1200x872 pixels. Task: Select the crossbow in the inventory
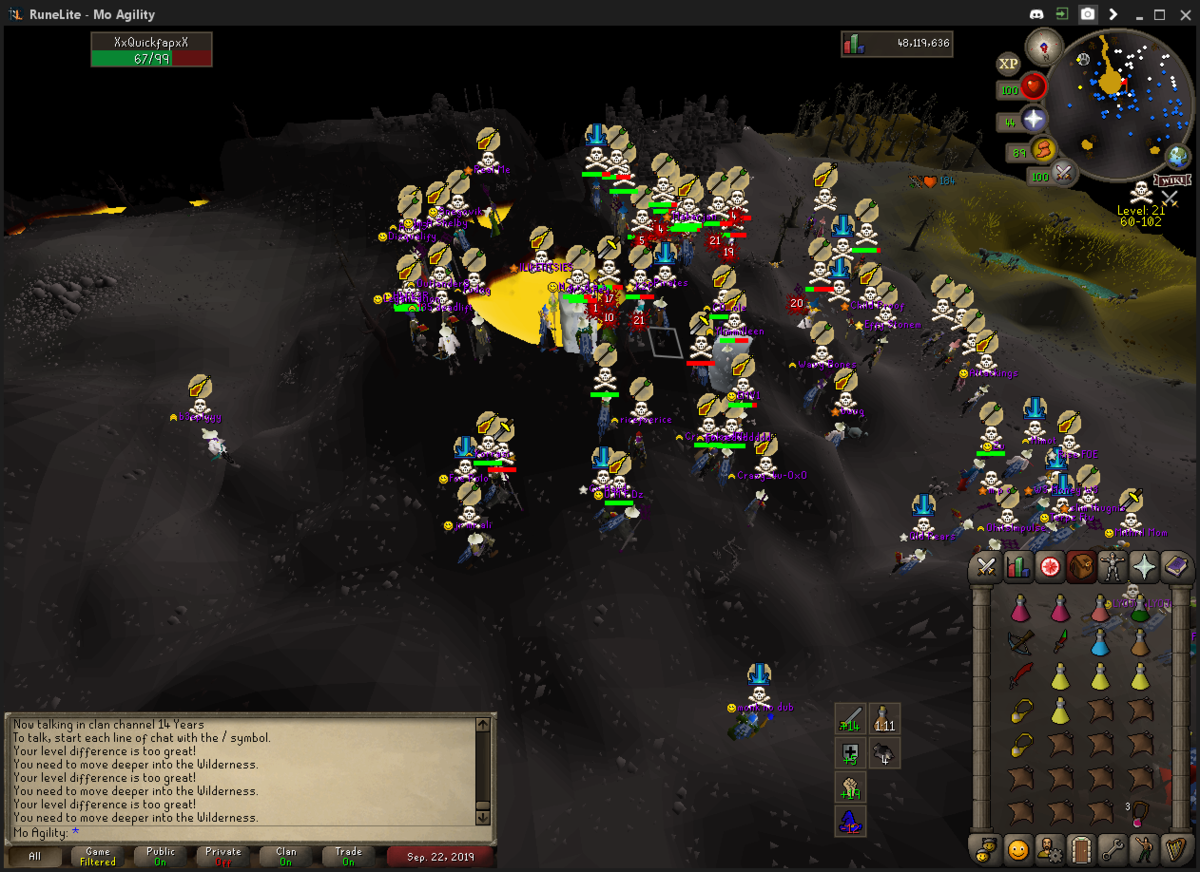[x=1020, y=643]
